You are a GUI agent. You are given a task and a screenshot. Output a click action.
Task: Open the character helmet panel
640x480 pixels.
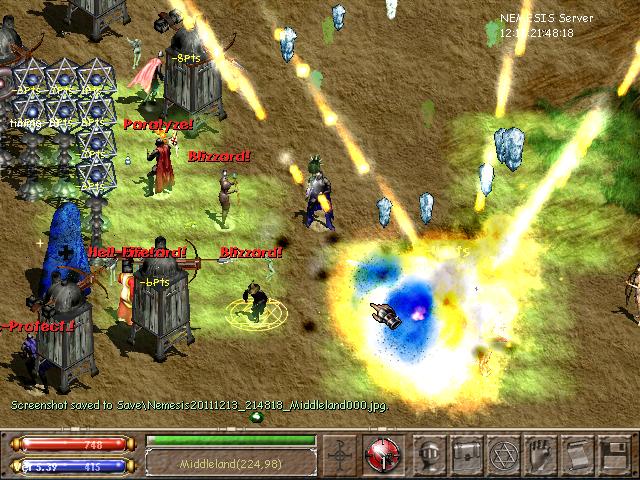(430, 453)
